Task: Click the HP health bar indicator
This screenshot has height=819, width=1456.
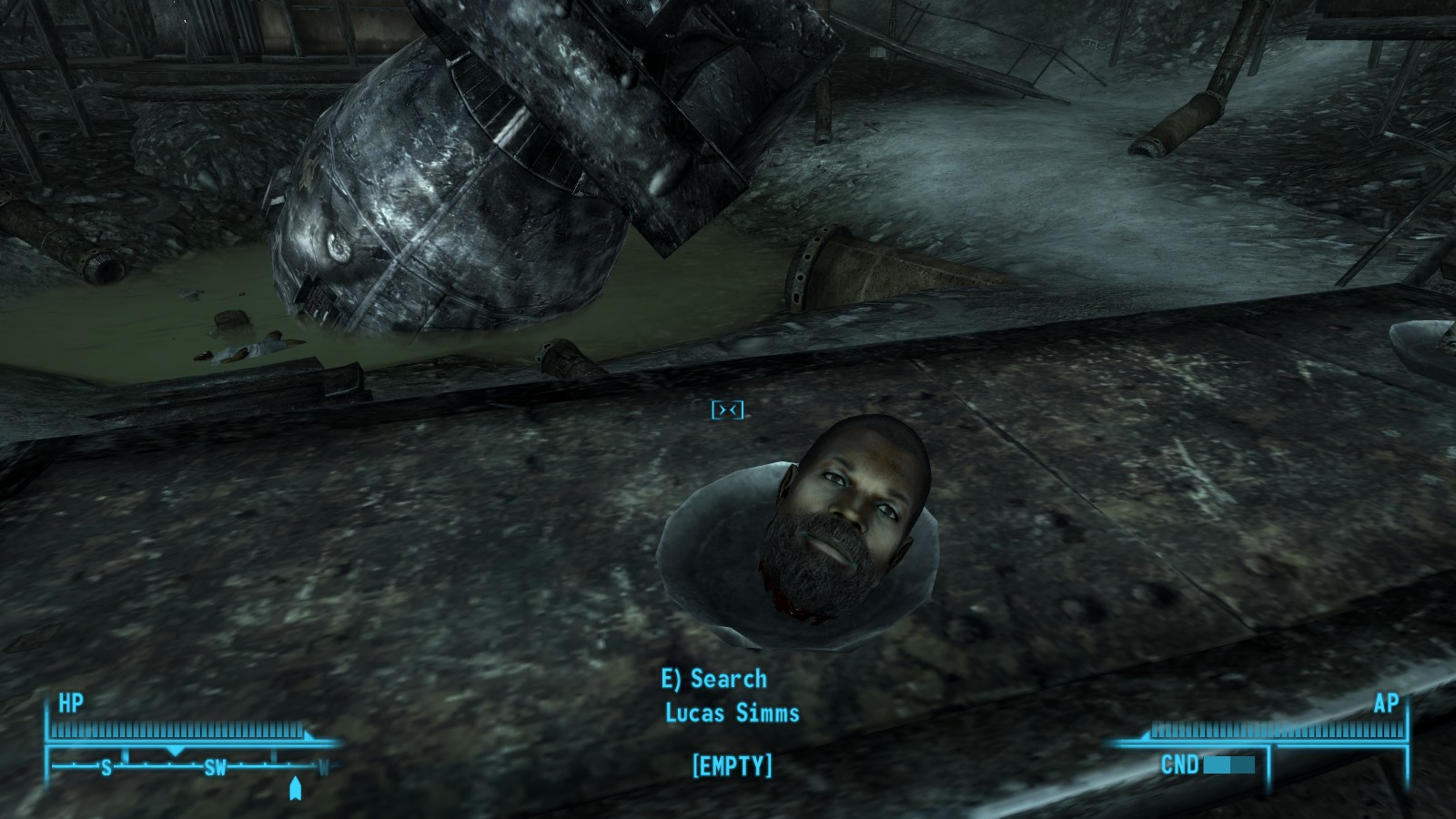Action: point(177,728)
